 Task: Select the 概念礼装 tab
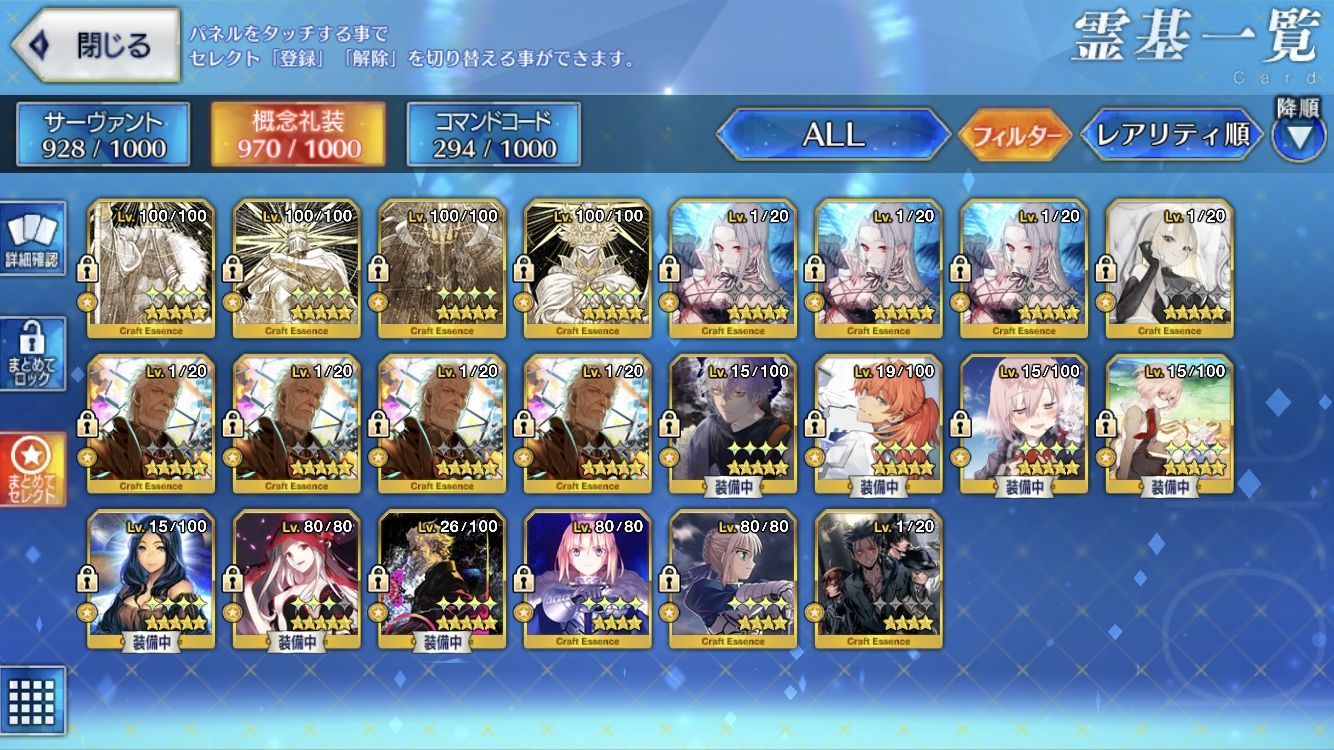pos(298,135)
